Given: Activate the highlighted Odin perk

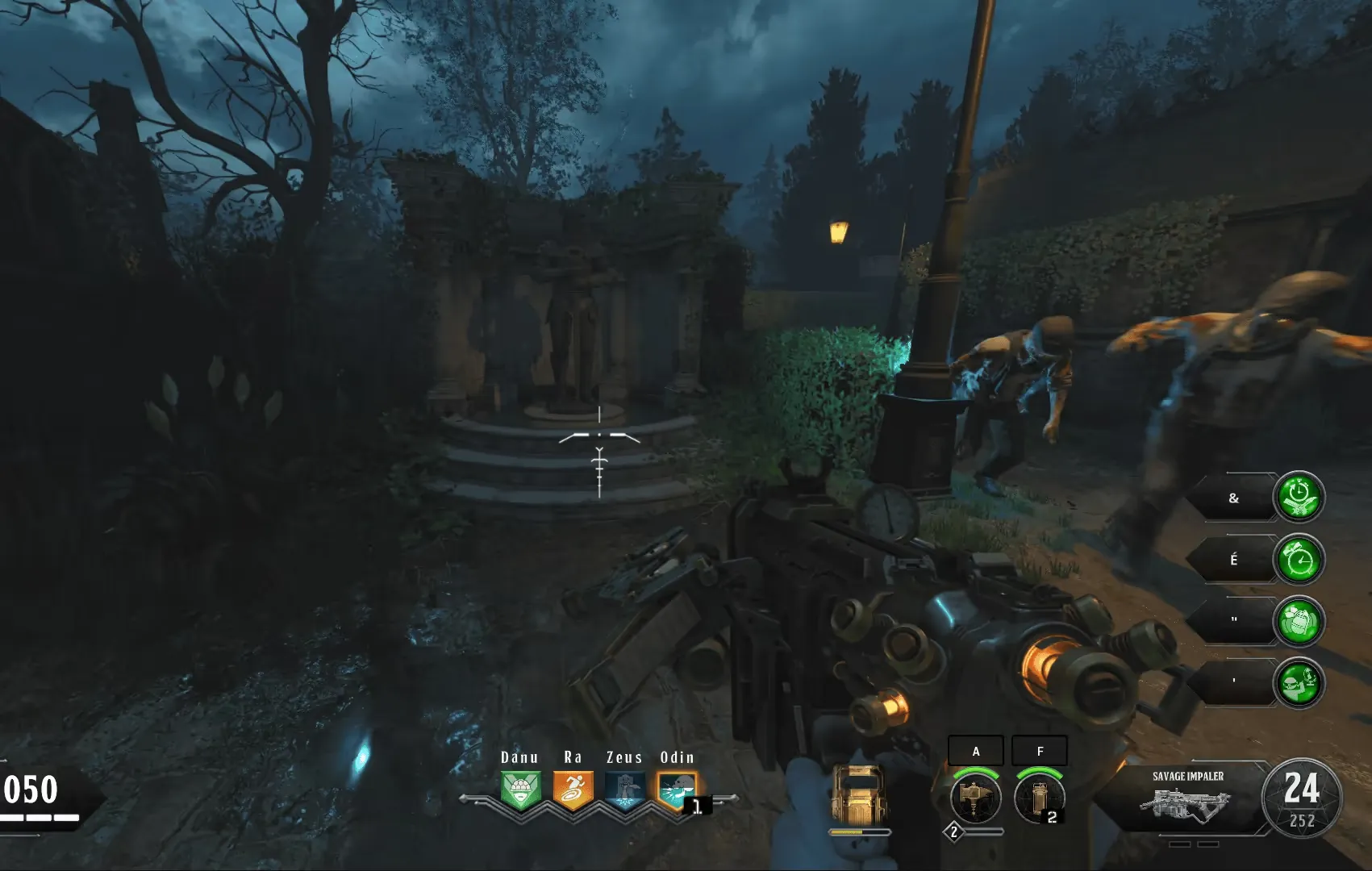Looking at the screenshot, I should (x=676, y=790).
